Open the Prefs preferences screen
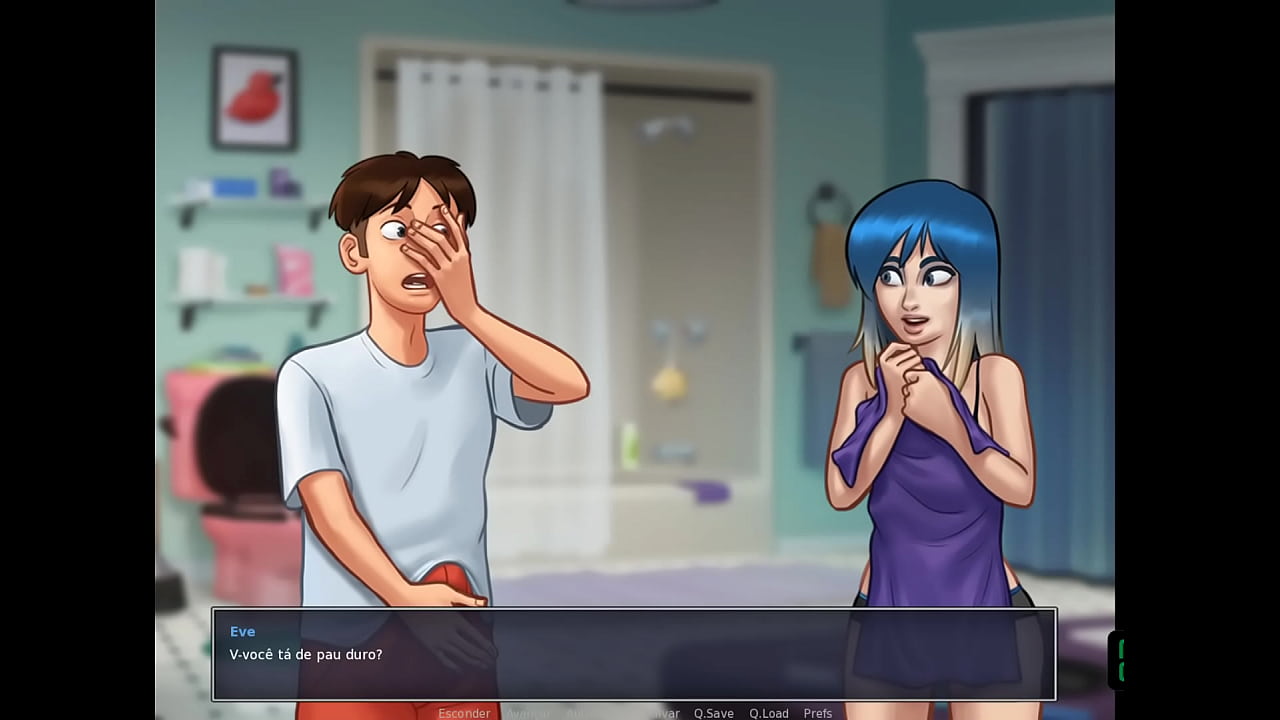The image size is (1280, 720). 817,713
